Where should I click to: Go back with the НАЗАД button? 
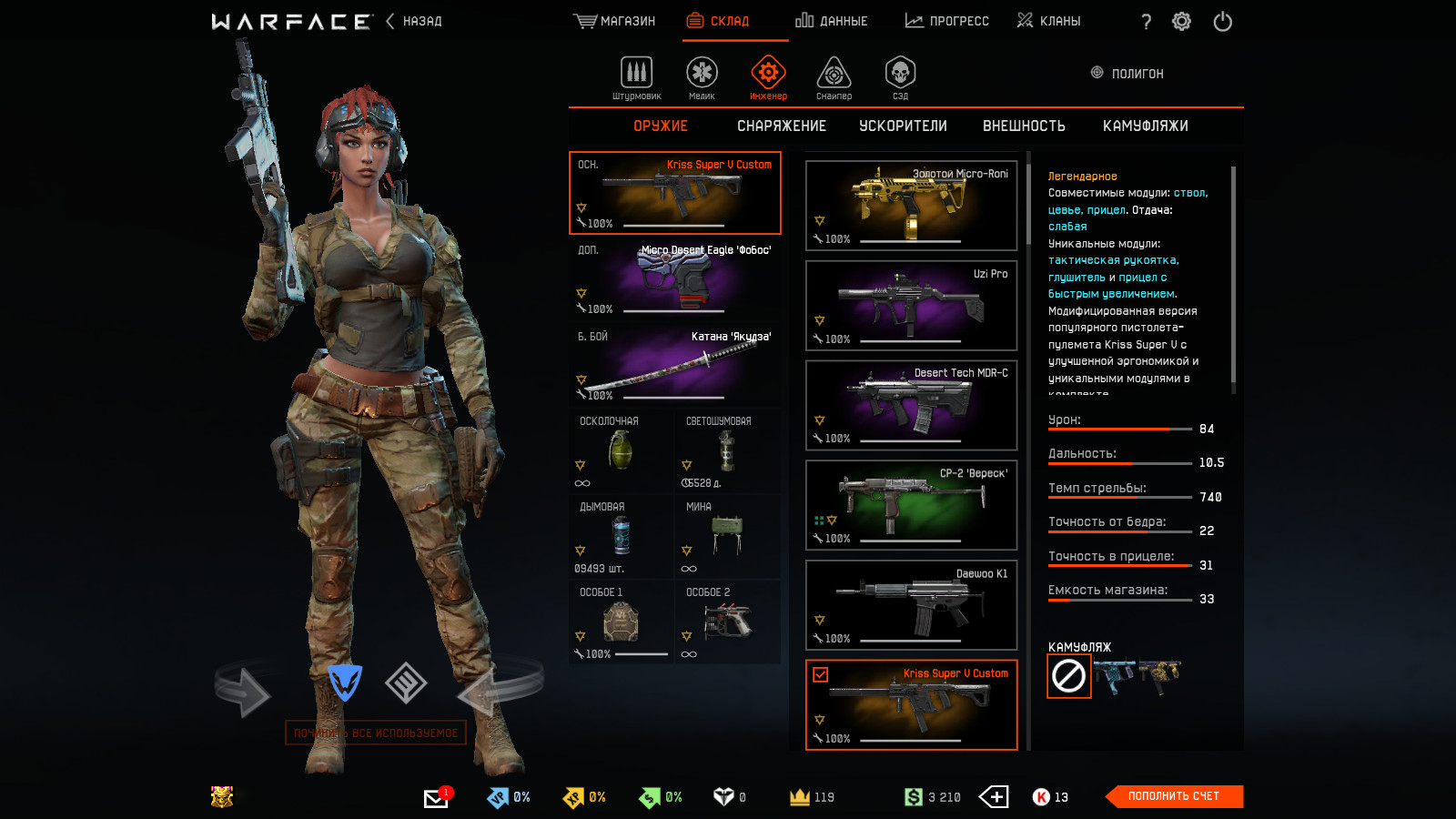(x=415, y=21)
